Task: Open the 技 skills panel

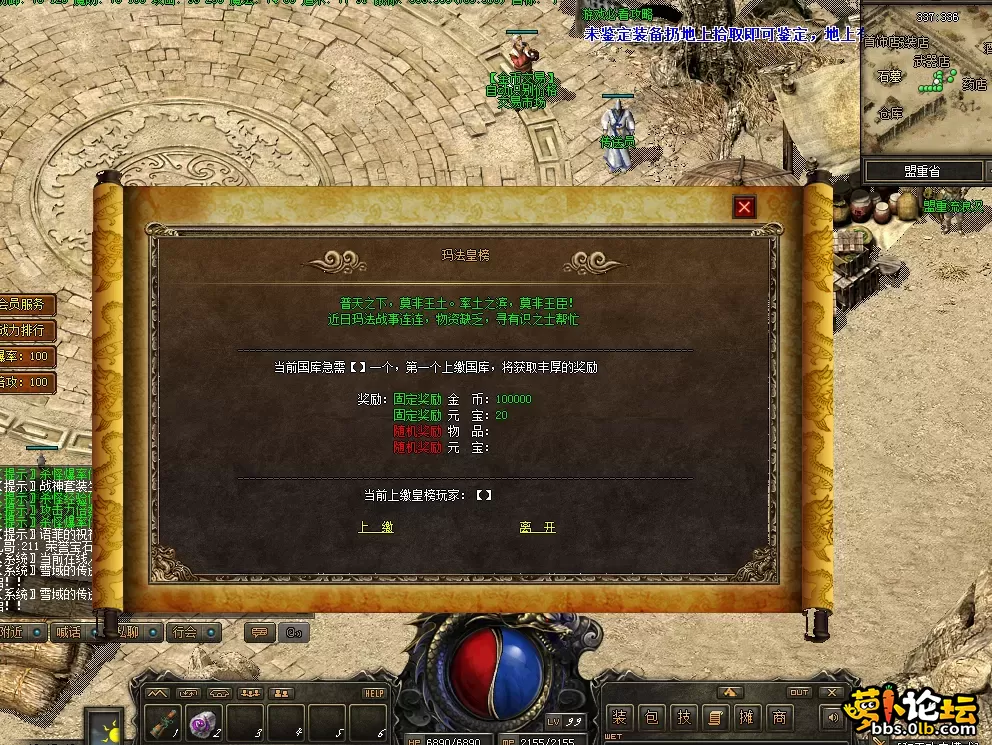Action: click(x=683, y=717)
